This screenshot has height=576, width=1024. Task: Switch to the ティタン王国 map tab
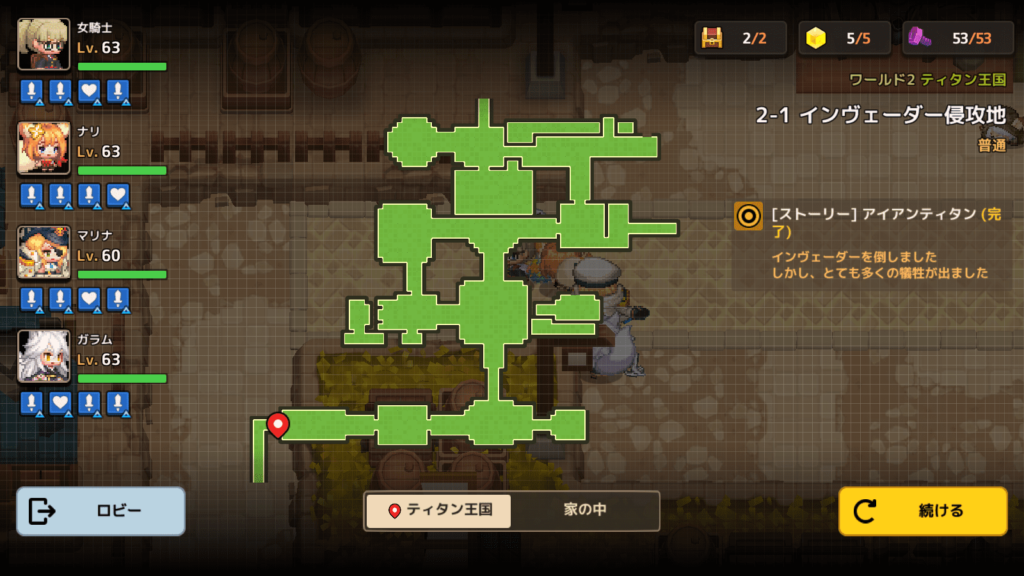tap(438, 510)
